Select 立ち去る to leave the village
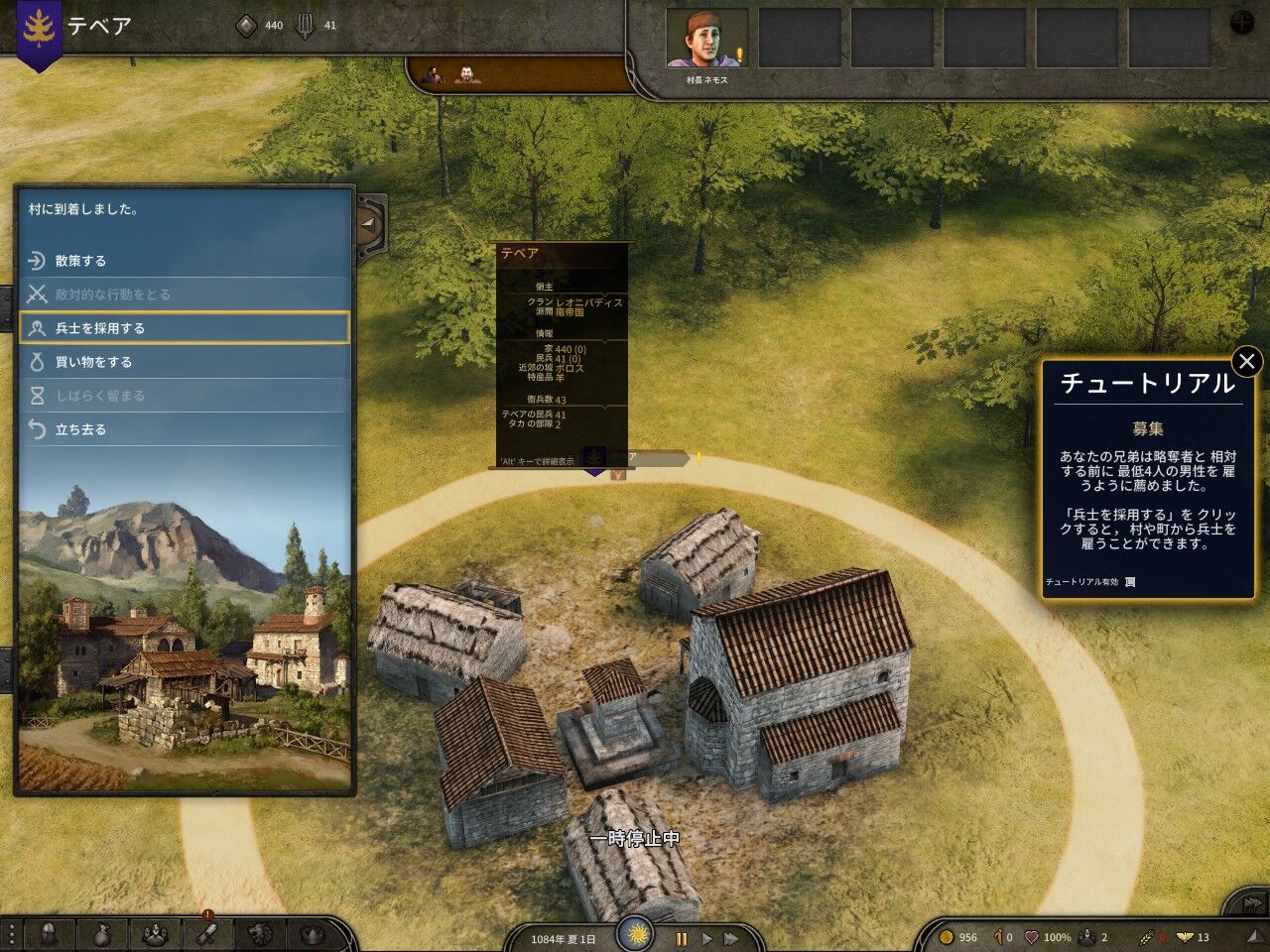This screenshot has width=1270, height=952. tap(184, 429)
